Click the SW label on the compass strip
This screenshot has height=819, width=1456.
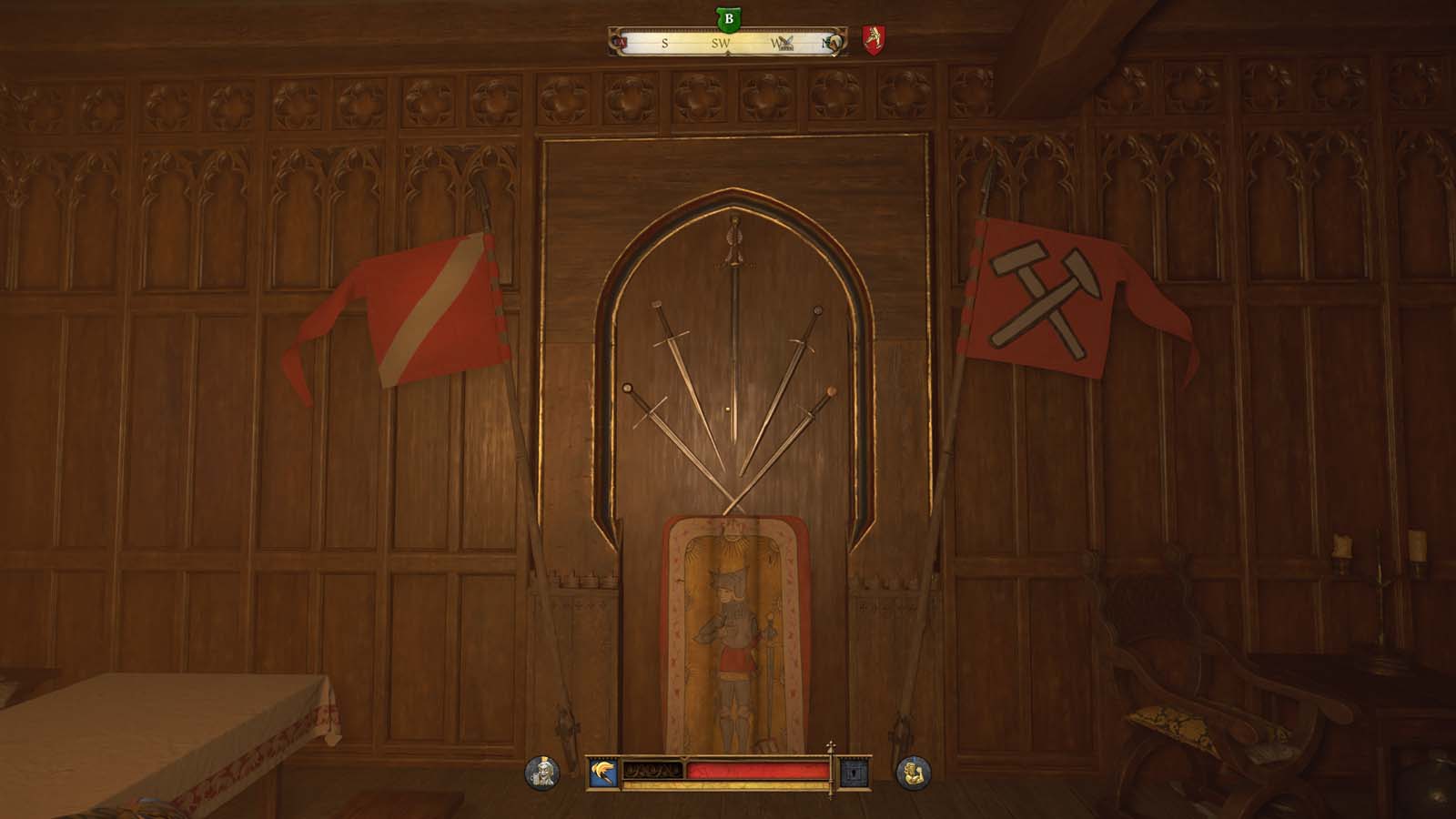(x=722, y=42)
